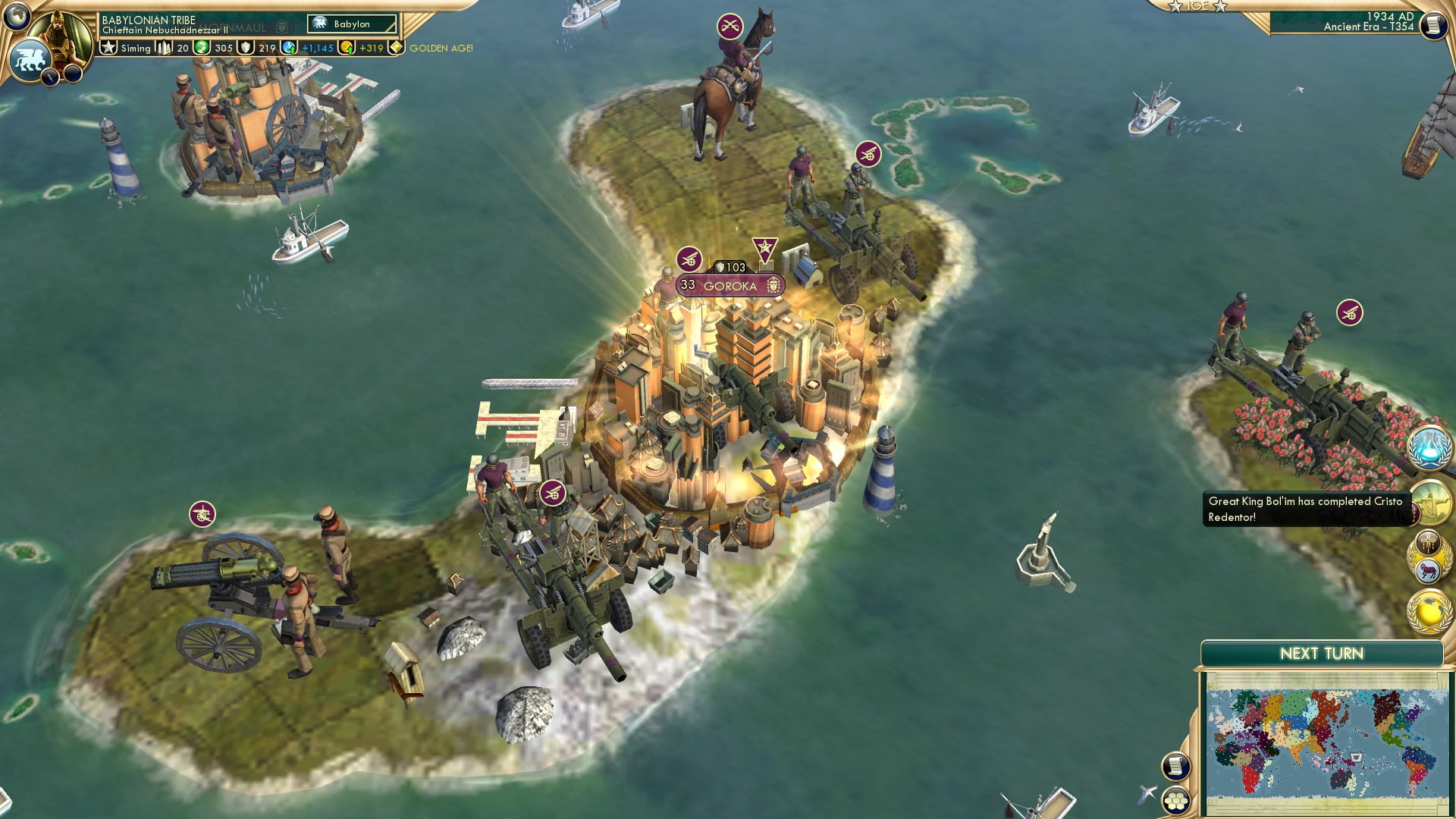Click the Next Turn button
The image size is (1456, 819).
(1320, 652)
